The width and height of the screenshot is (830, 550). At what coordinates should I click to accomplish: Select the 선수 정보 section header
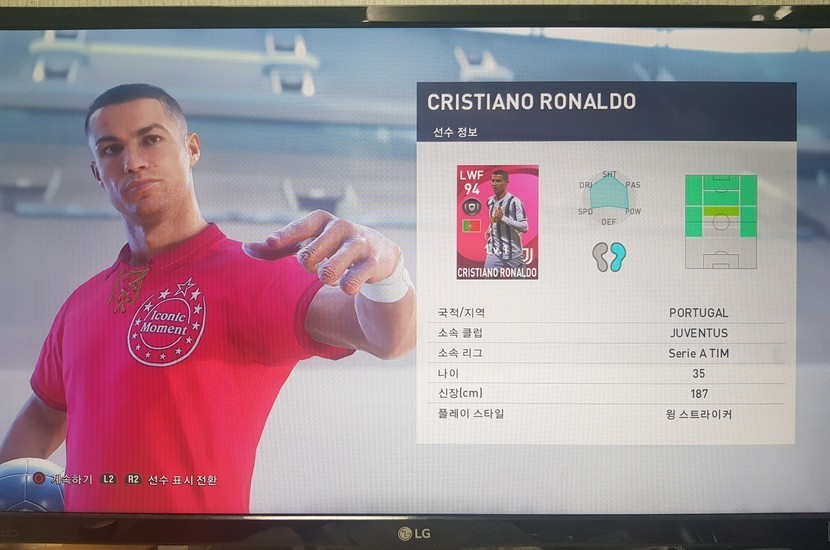pos(456,132)
